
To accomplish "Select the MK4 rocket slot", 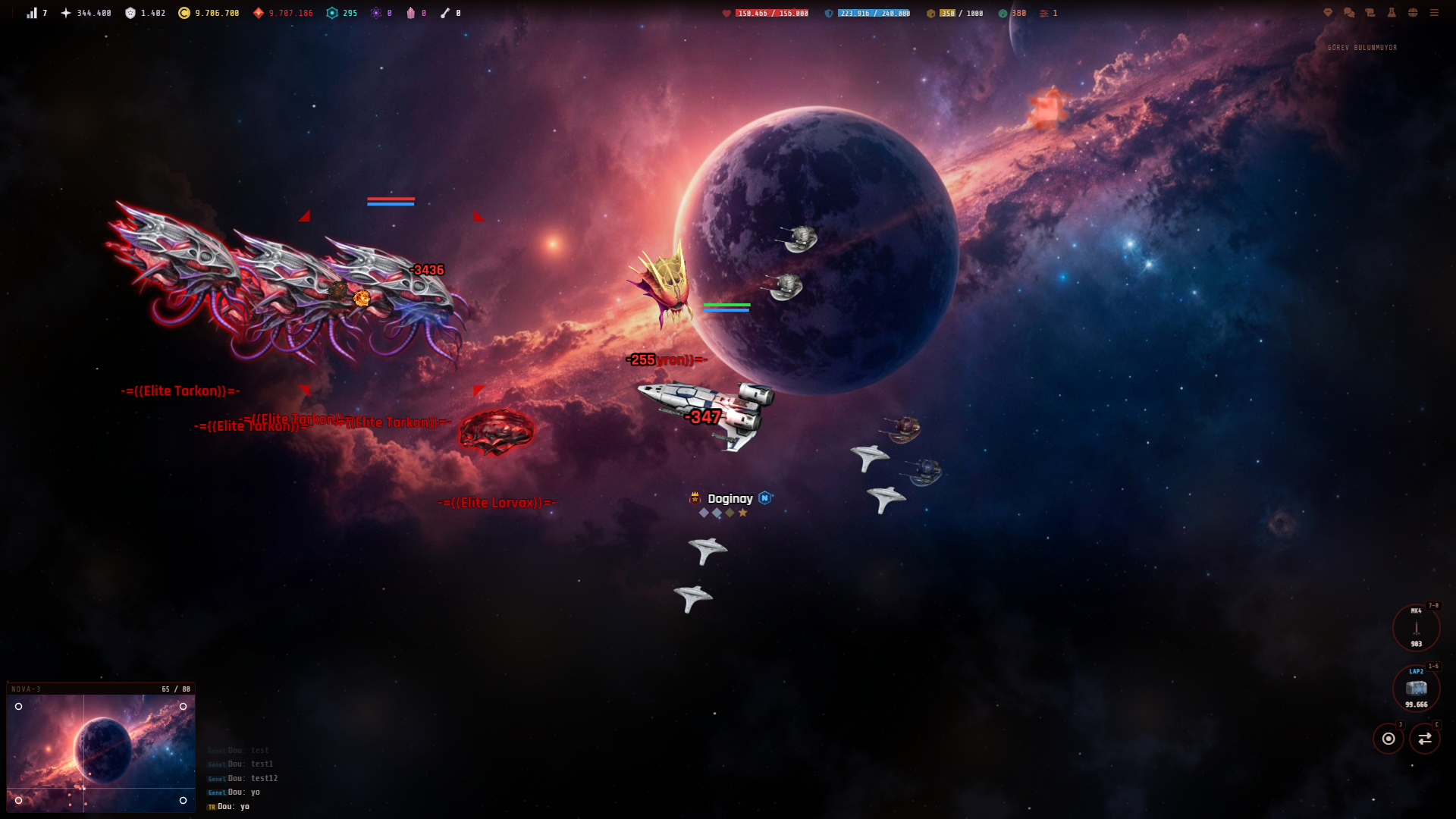I will [1416, 627].
